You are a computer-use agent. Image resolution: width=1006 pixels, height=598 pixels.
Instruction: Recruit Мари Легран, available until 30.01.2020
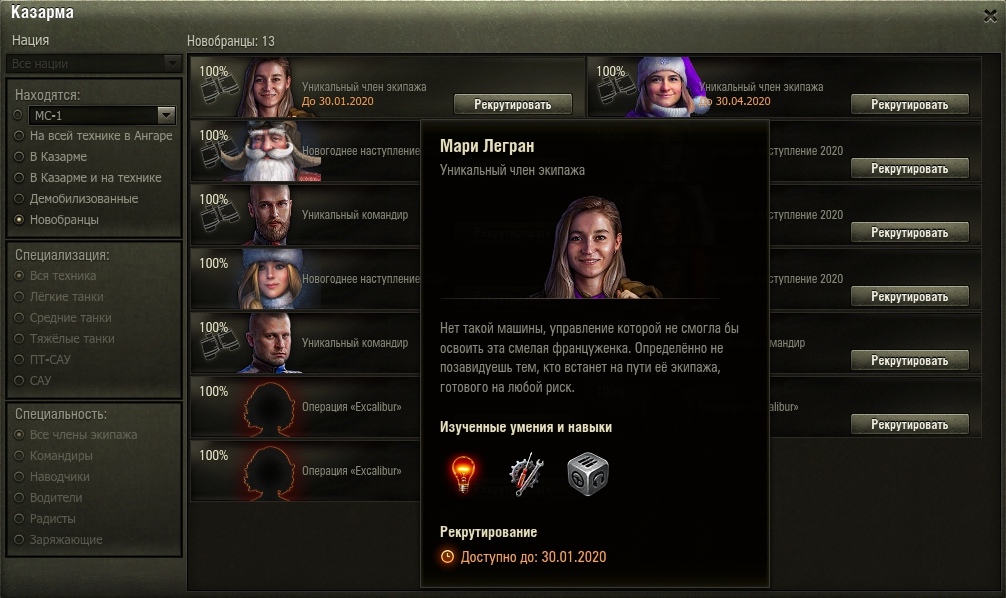click(x=513, y=104)
